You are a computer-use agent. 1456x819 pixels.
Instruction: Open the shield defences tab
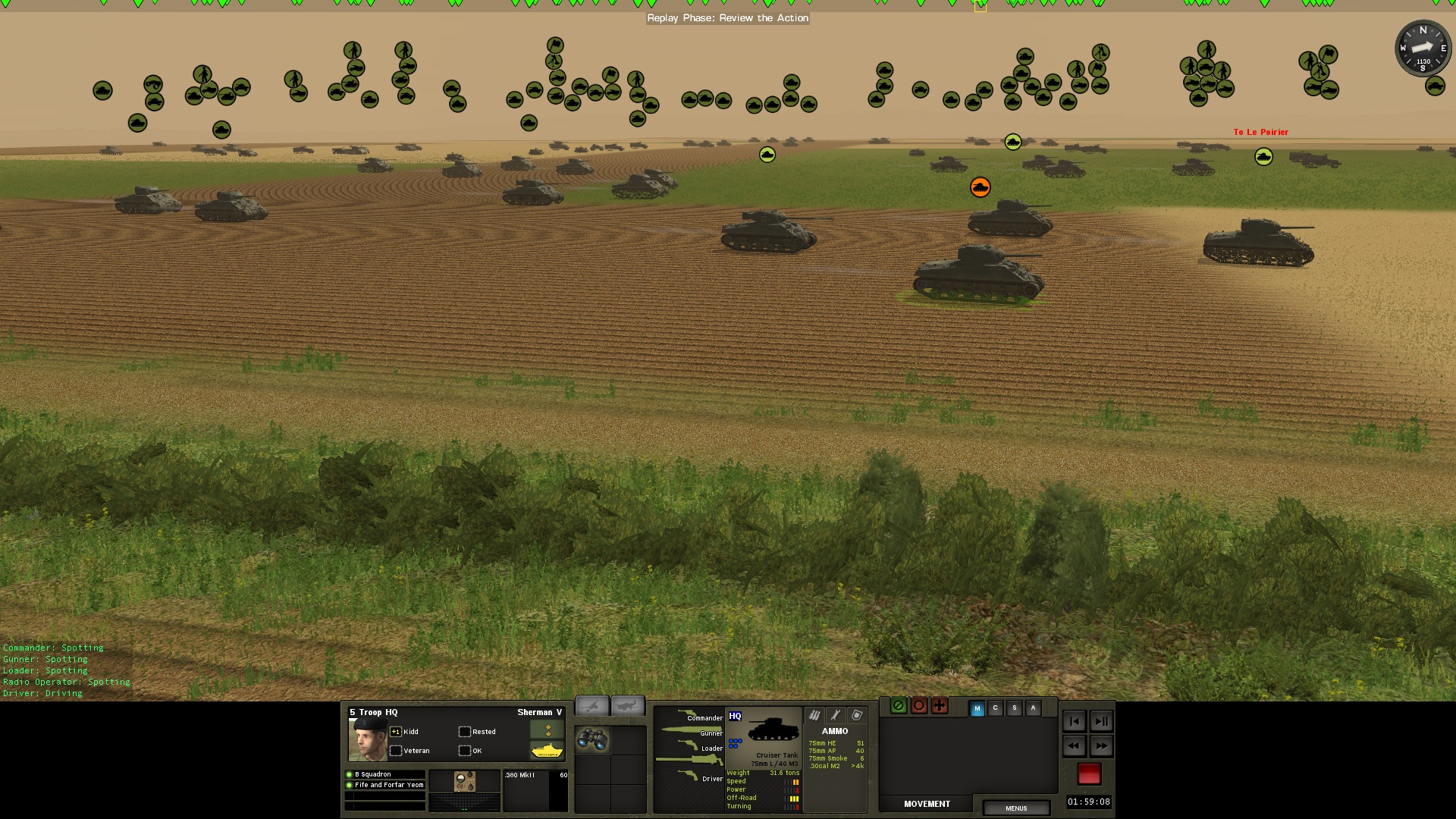pyautogui.click(x=857, y=715)
